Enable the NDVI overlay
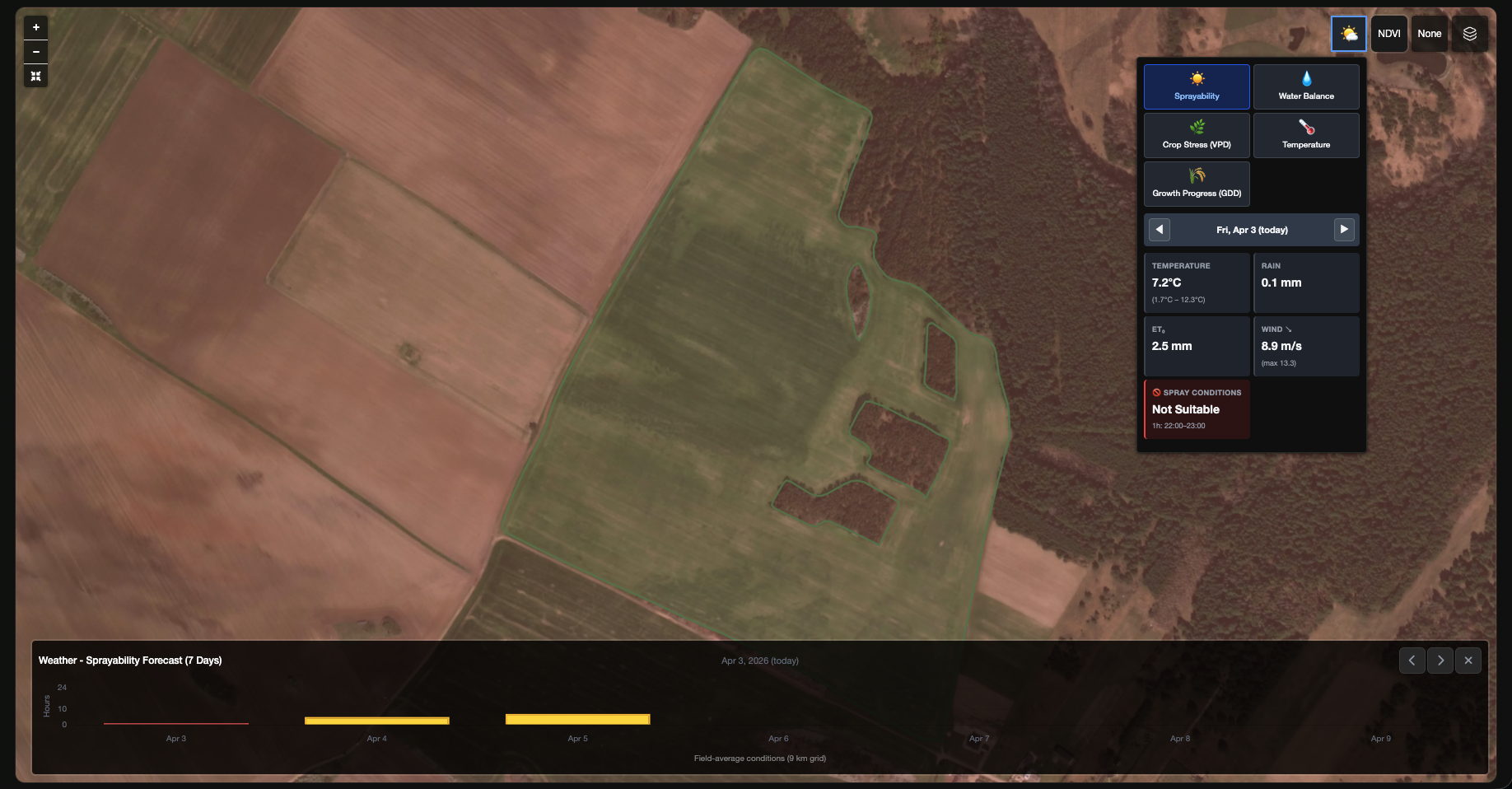1512x789 pixels. point(1388,33)
